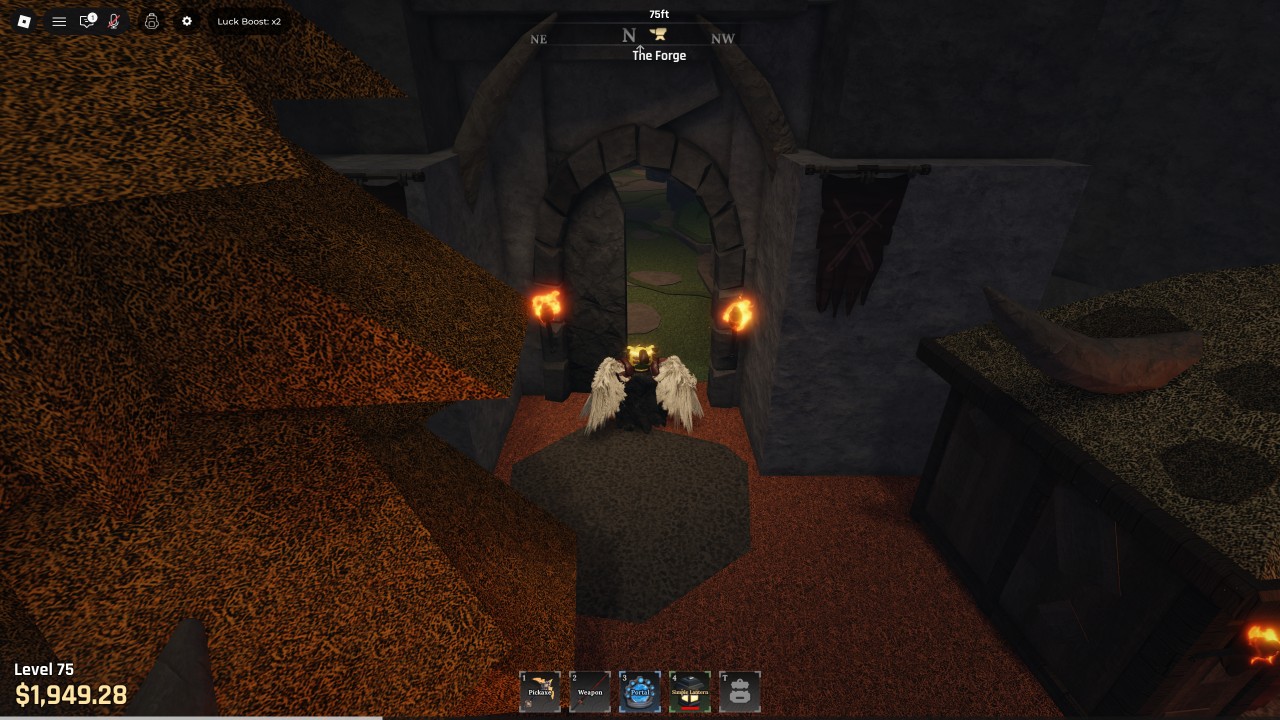This screenshot has width=1280, height=720.
Task: Open the inventory backpack hotbar slot
Action: [x=740, y=691]
